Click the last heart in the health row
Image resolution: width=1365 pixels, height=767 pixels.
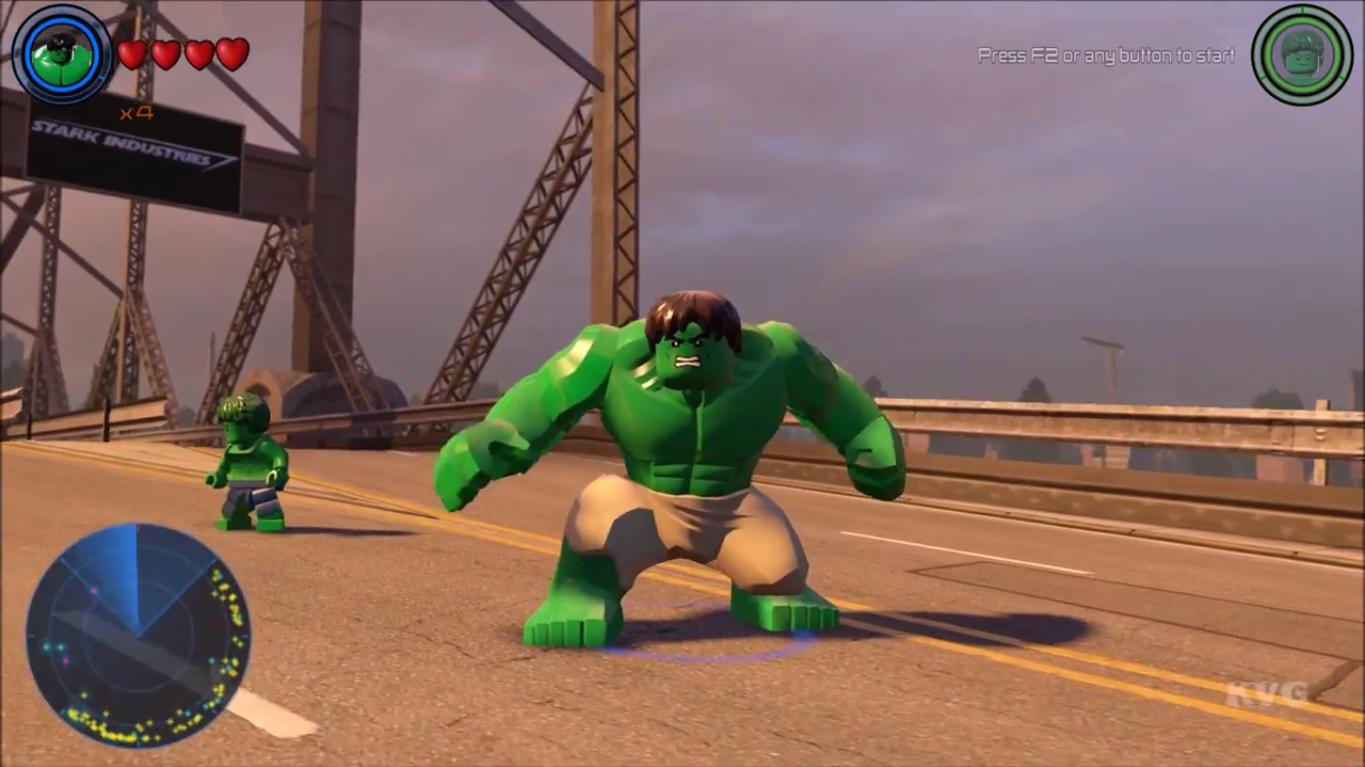[x=230, y=56]
